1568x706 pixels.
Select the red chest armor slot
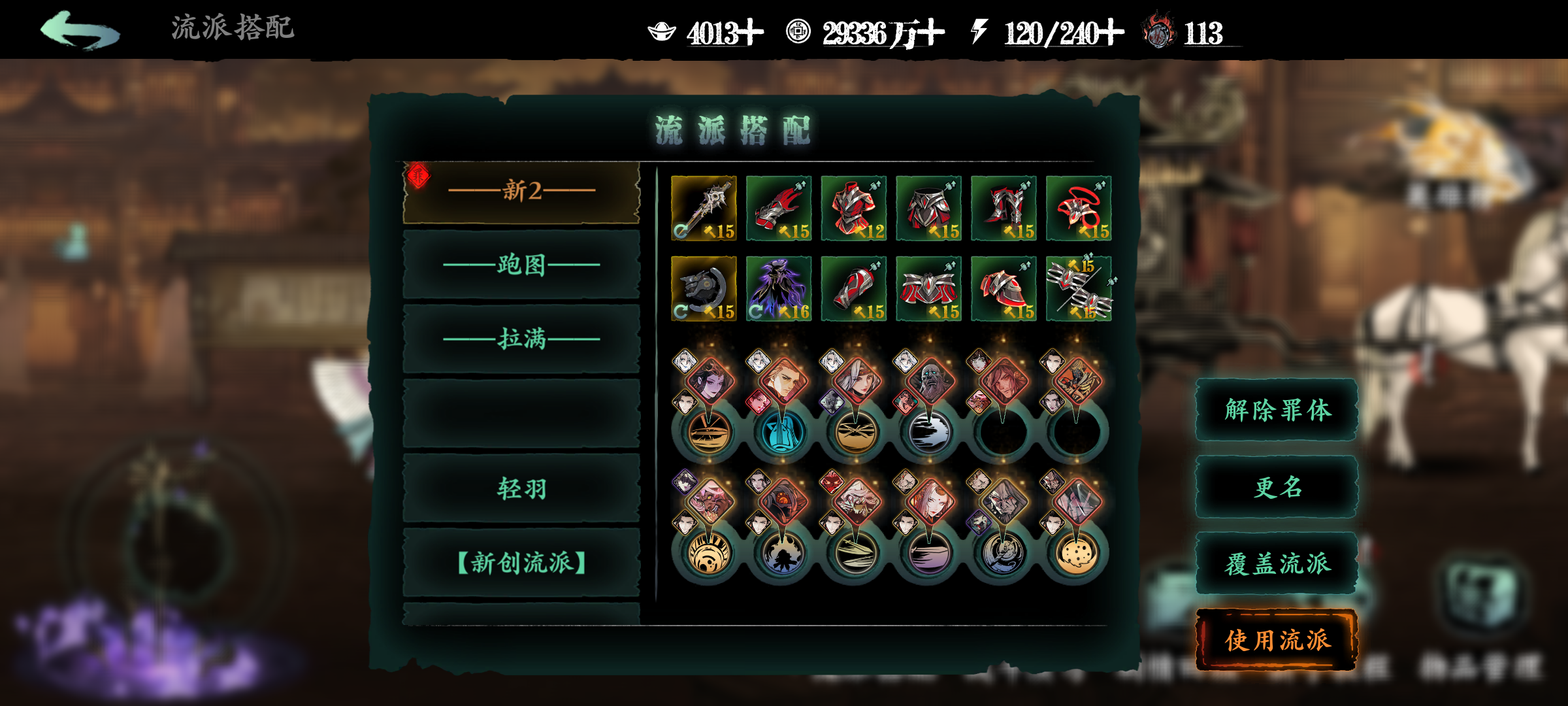click(x=854, y=208)
